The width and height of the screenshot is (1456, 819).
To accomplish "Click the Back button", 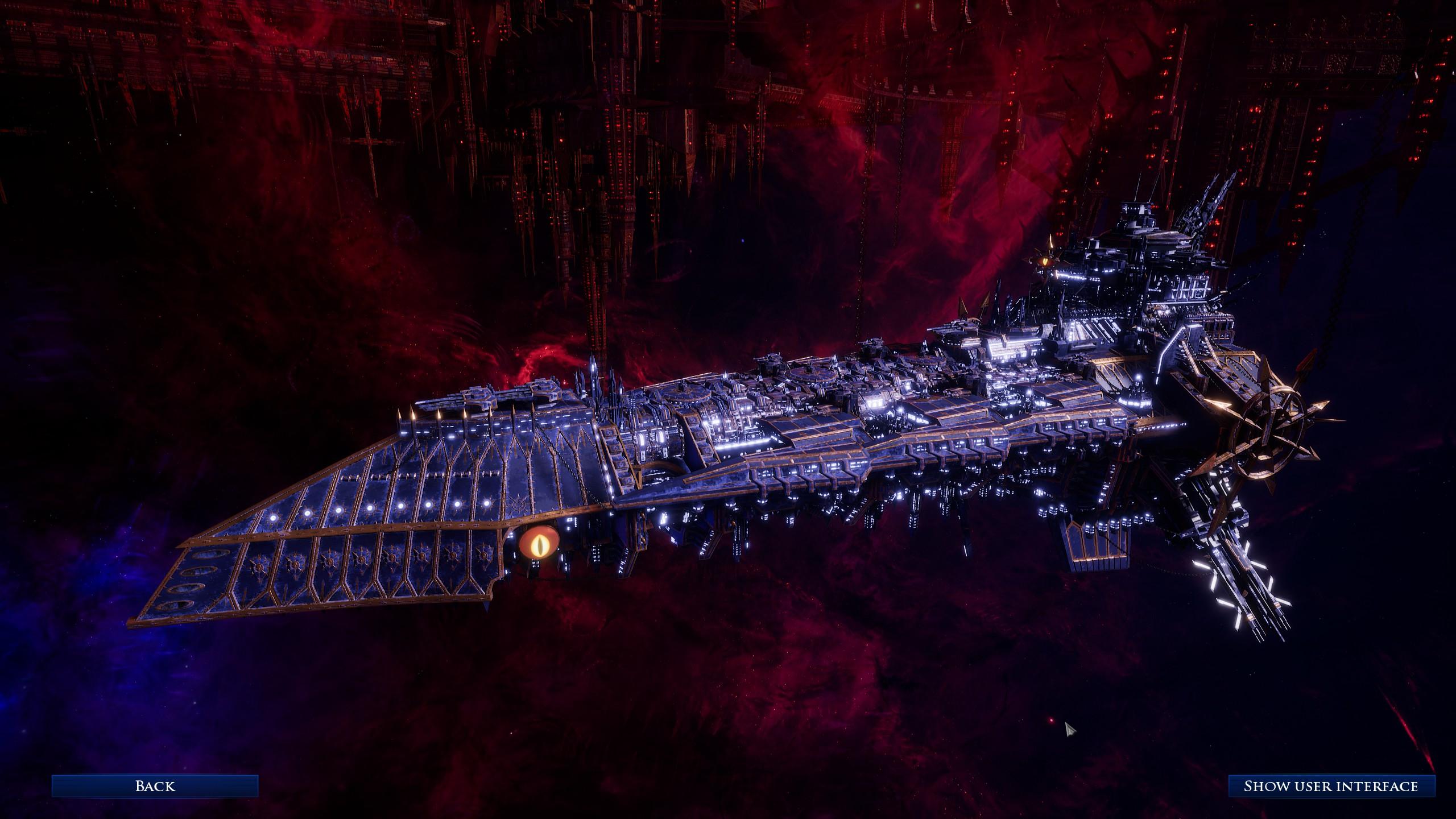I will pyautogui.click(x=155, y=786).
